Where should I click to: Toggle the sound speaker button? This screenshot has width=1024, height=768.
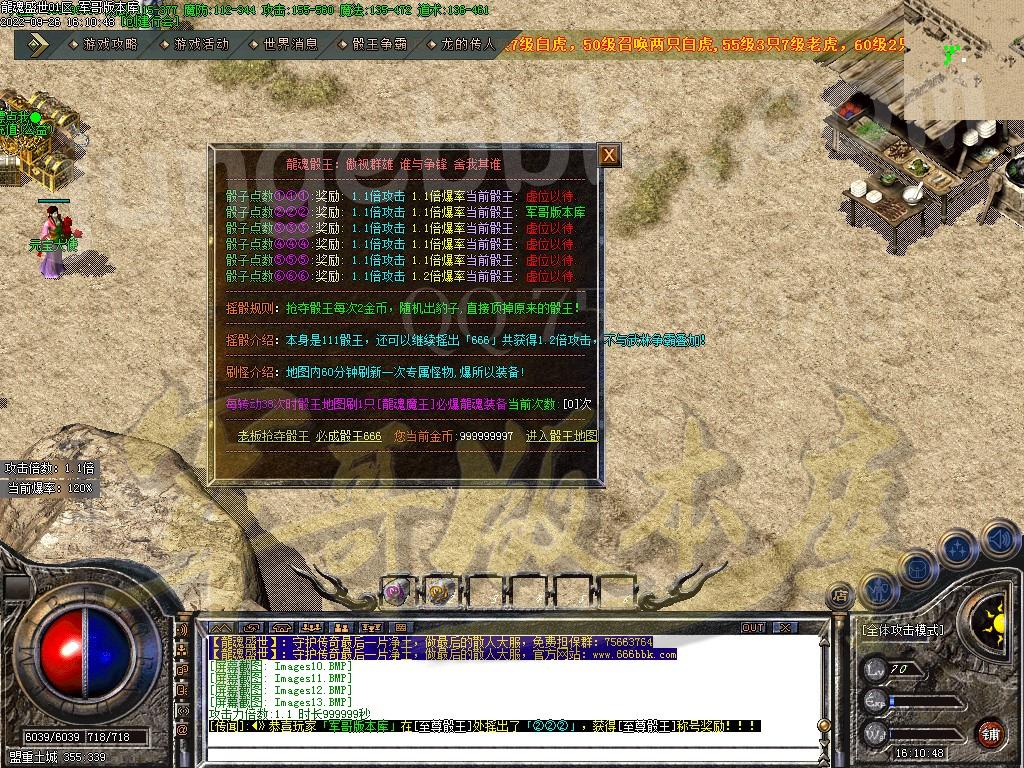999,540
